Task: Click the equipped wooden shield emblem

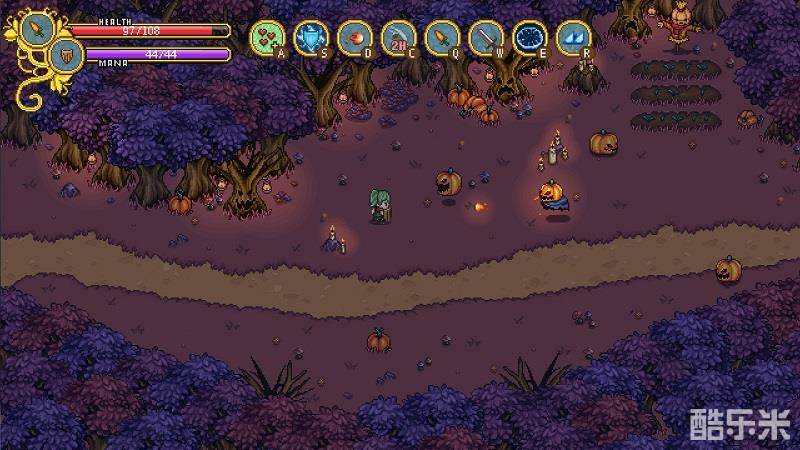Action: [67, 55]
